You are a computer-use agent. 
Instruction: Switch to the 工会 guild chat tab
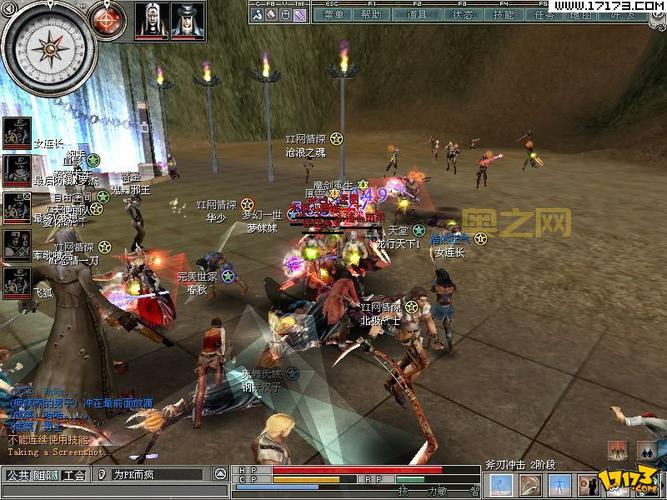(74, 476)
